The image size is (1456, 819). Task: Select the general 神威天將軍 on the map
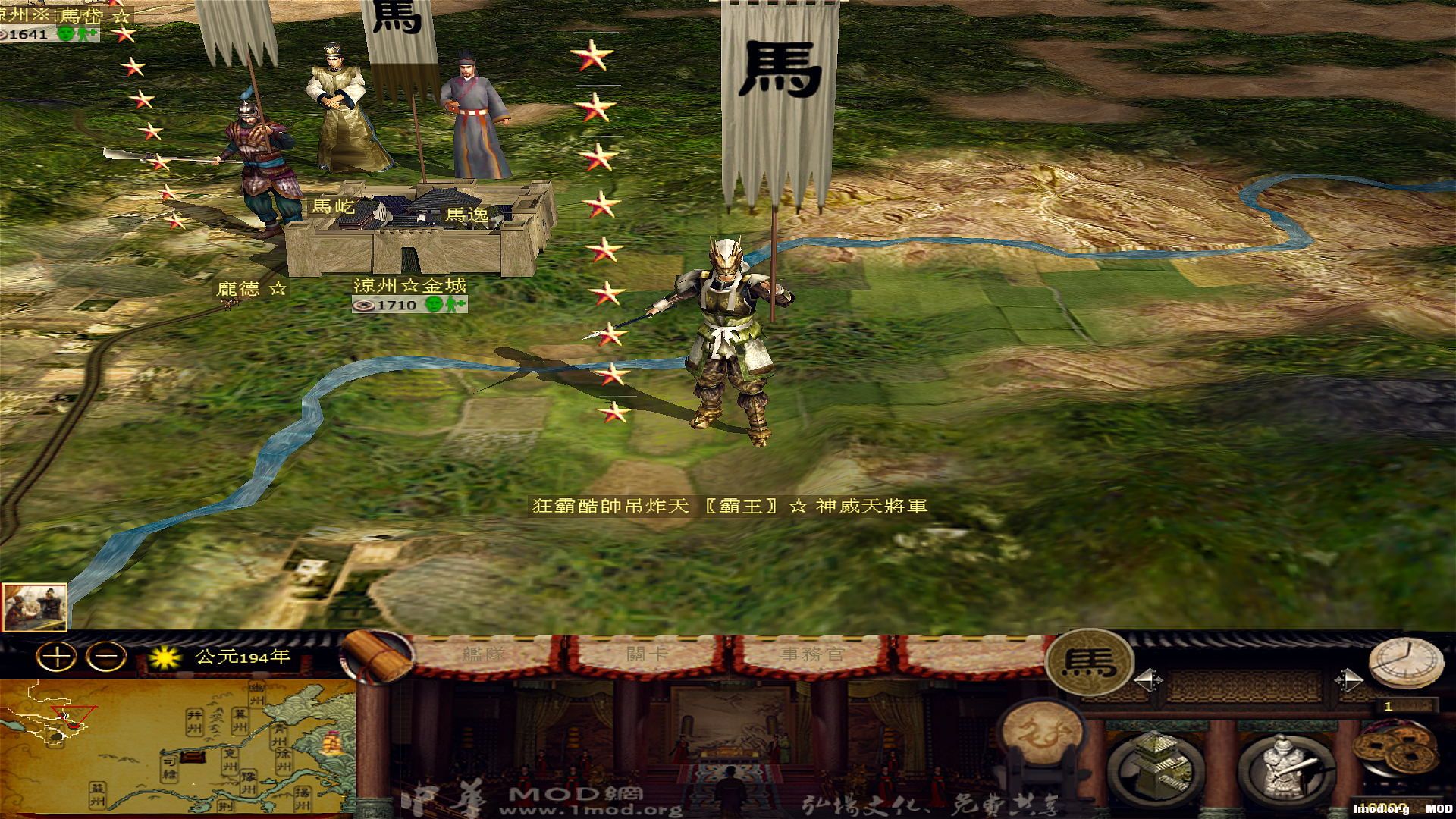(728, 326)
